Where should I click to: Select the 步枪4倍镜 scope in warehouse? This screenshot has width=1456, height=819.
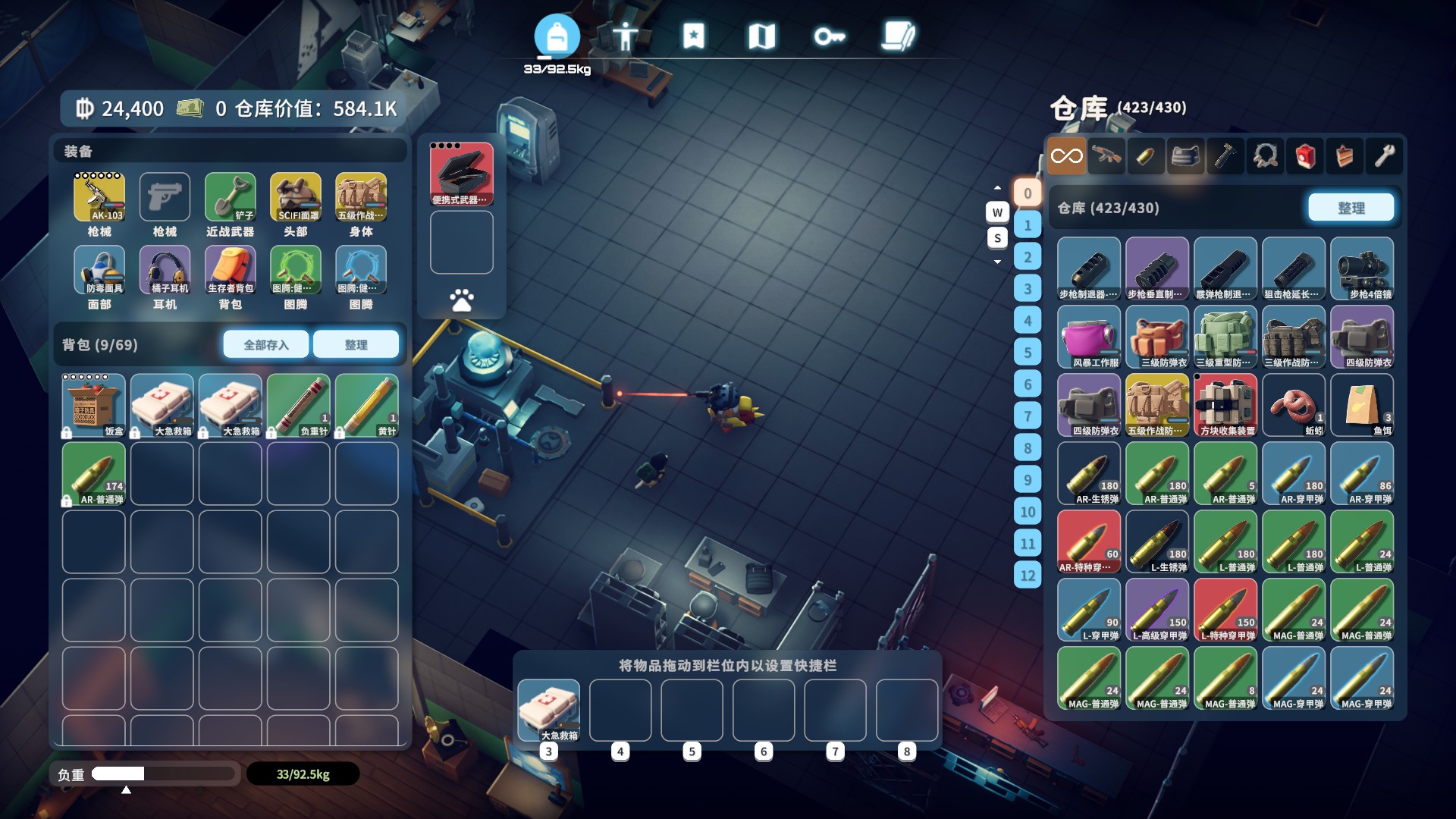click(x=1362, y=268)
